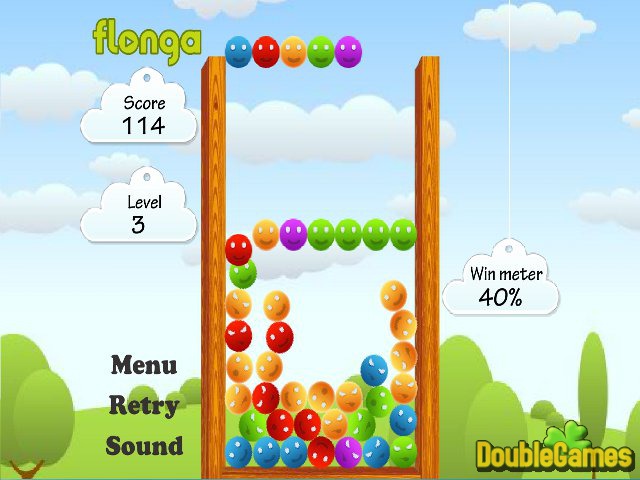Click the DoubleGames logo

[x=553, y=453]
